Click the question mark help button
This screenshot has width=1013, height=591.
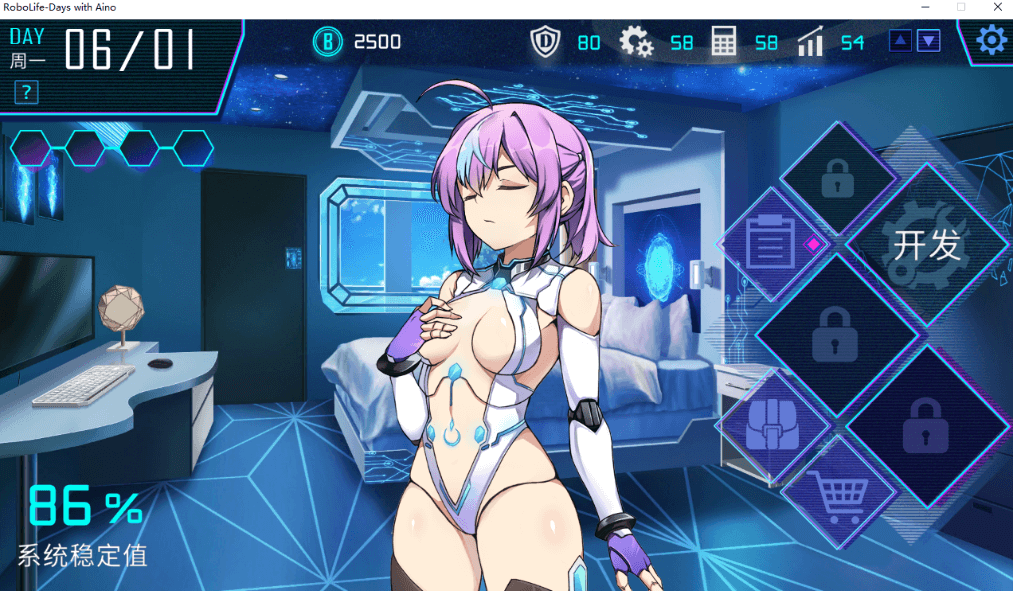click(26, 94)
